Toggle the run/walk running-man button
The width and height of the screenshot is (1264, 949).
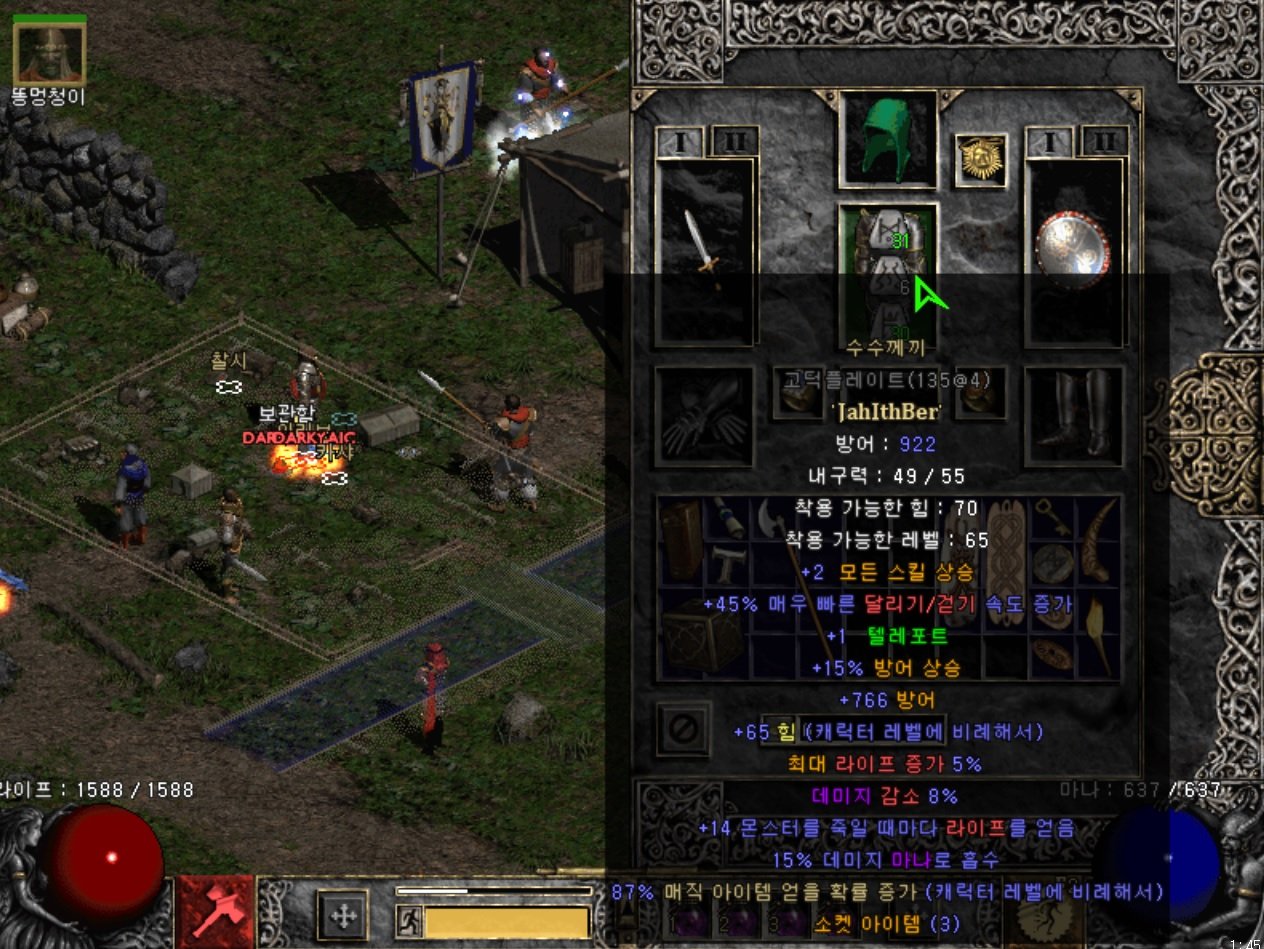(x=409, y=919)
